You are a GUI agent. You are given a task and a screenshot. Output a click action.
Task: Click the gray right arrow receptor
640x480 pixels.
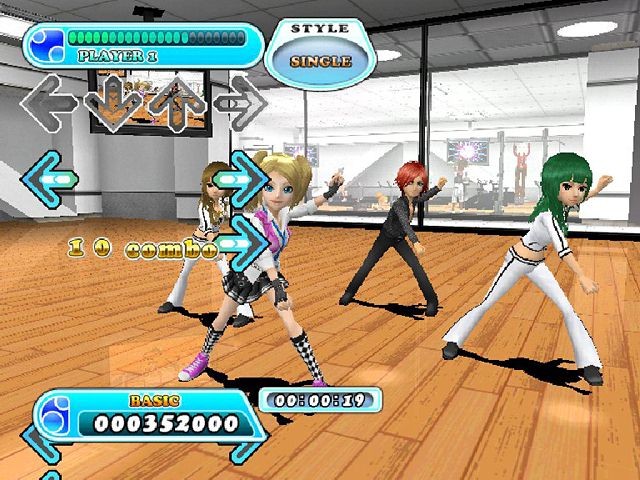pyautogui.click(x=240, y=102)
